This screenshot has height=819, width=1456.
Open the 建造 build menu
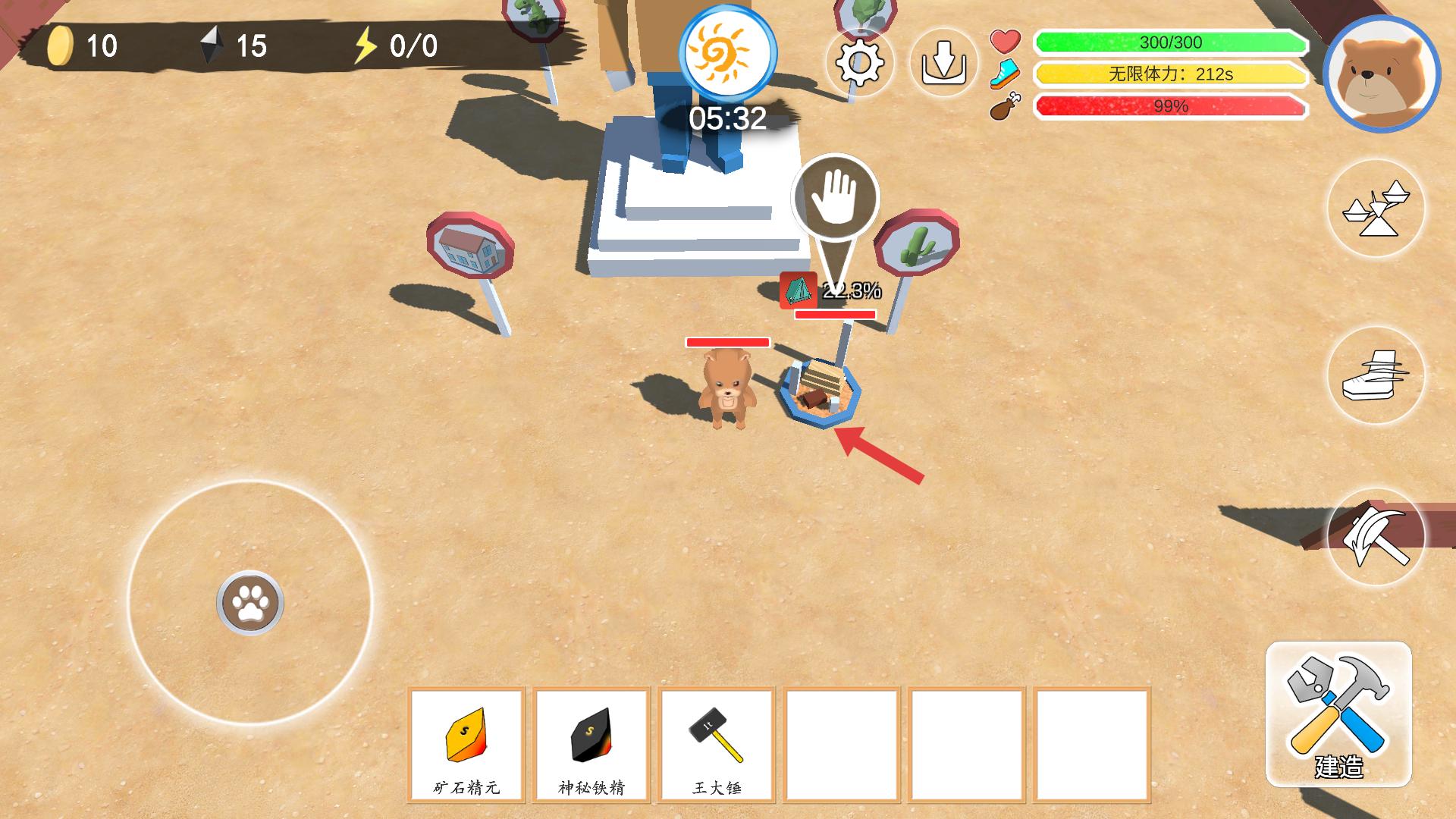tap(1338, 714)
